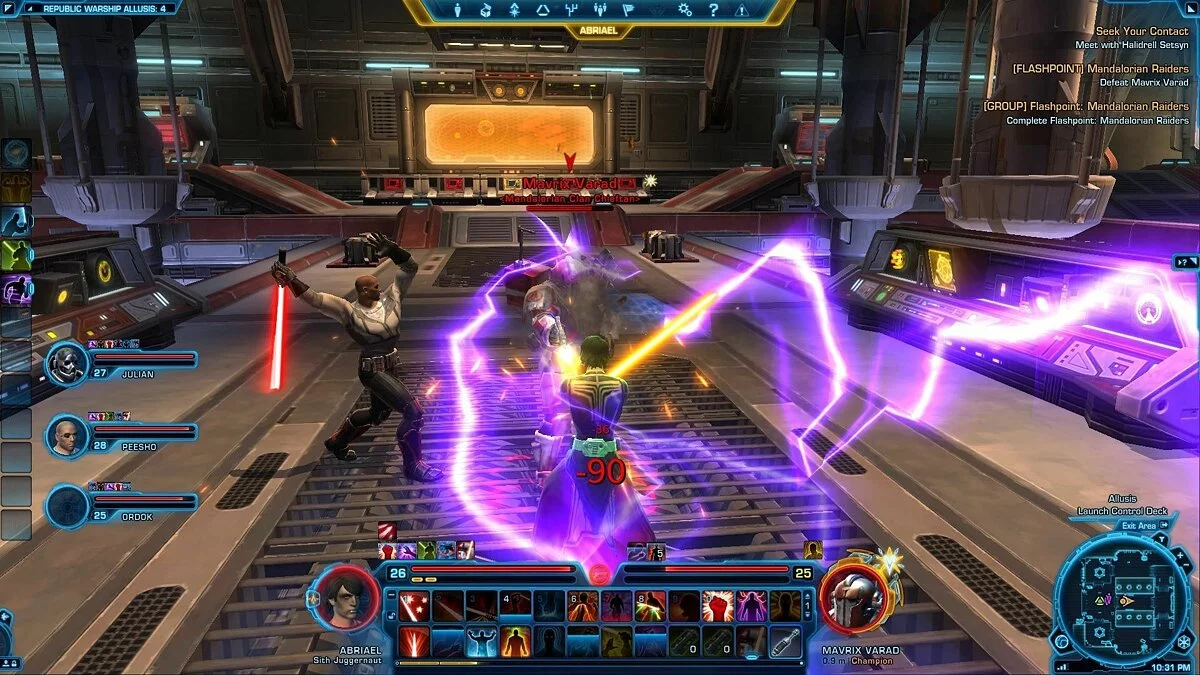Screen dimensions: 1200x675
Task: Use the purple aura figure ability
Action: click(x=751, y=606)
